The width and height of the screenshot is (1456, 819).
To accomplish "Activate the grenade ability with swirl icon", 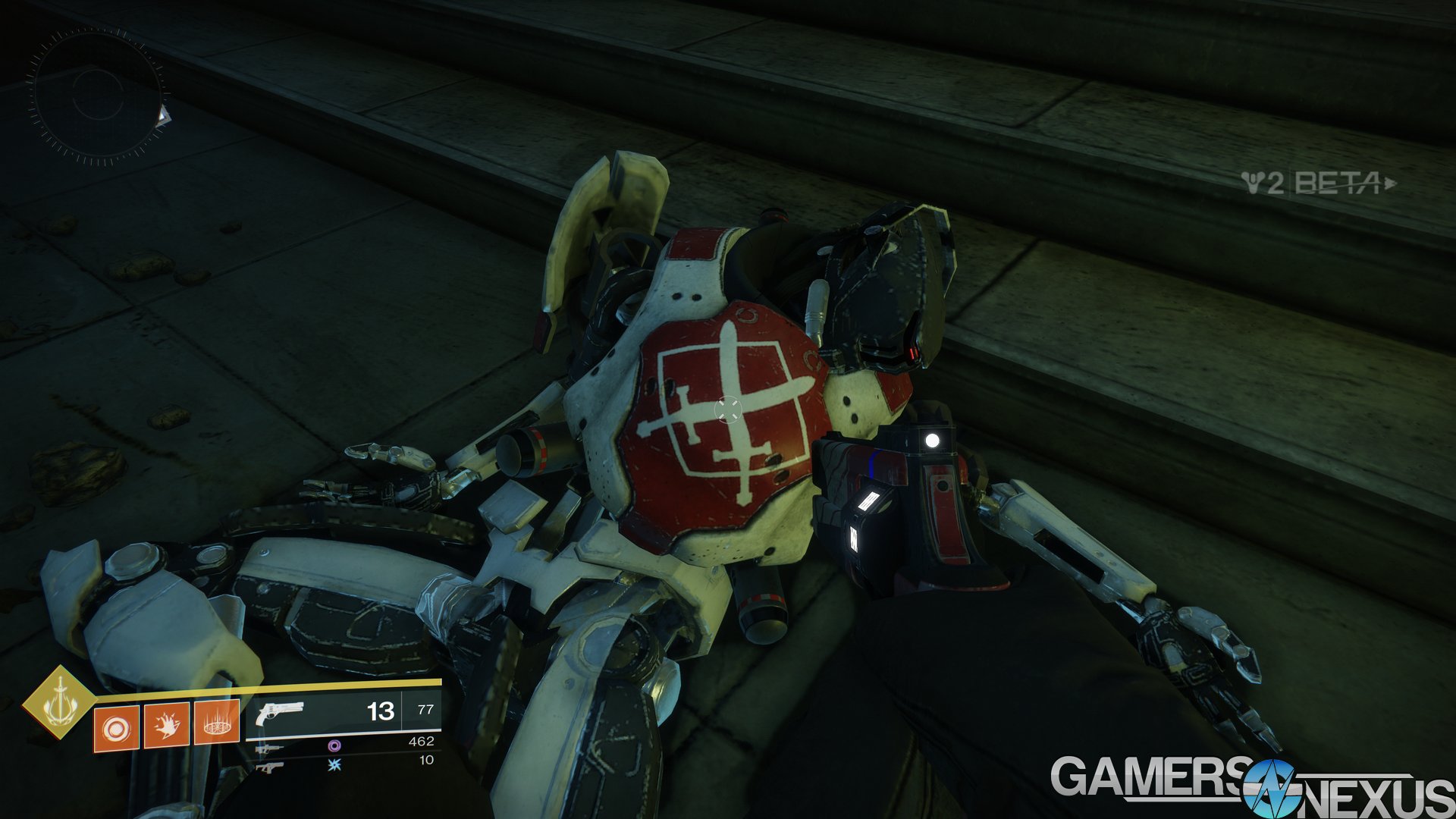I will (x=116, y=727).
